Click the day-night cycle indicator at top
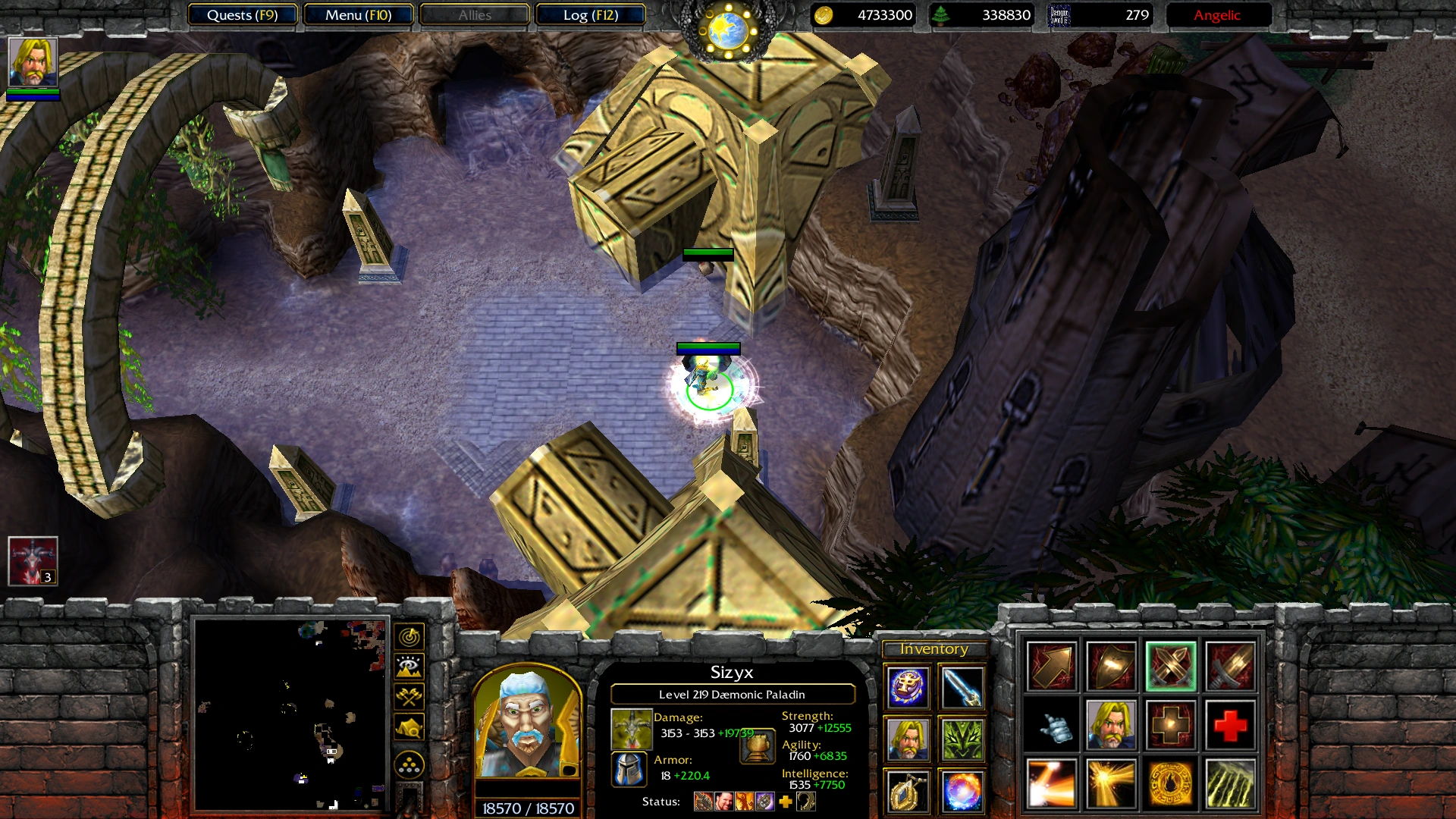The height and width of the screenshot is (819, 1456). click(728, 30)
